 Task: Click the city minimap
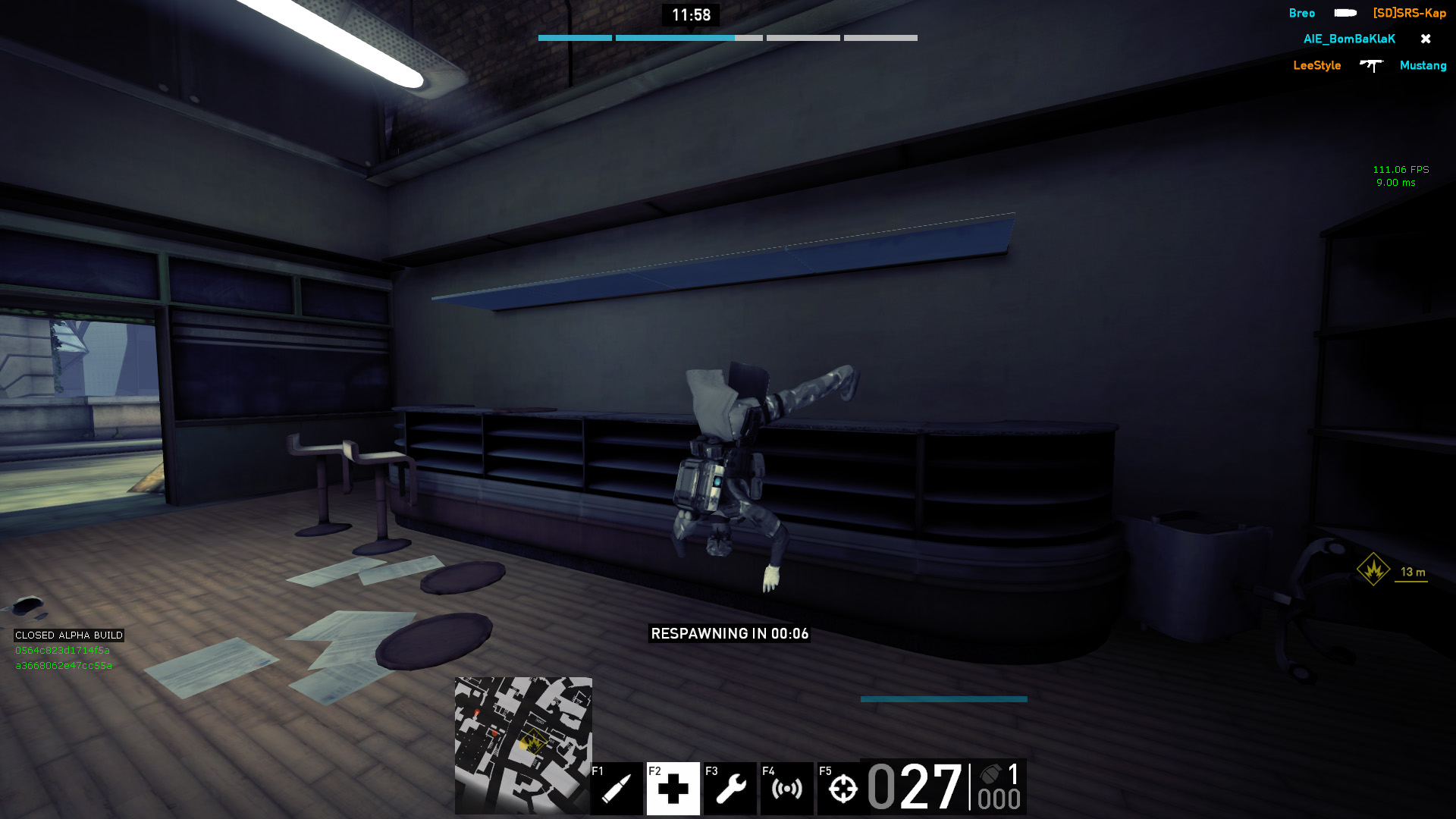coord(523,745)
